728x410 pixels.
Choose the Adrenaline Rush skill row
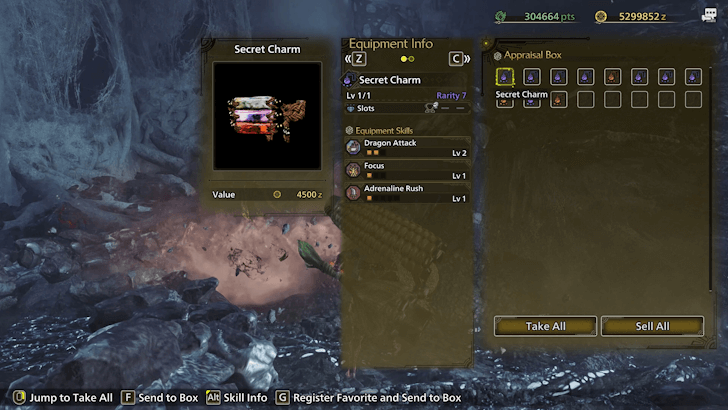pos(407,192)
